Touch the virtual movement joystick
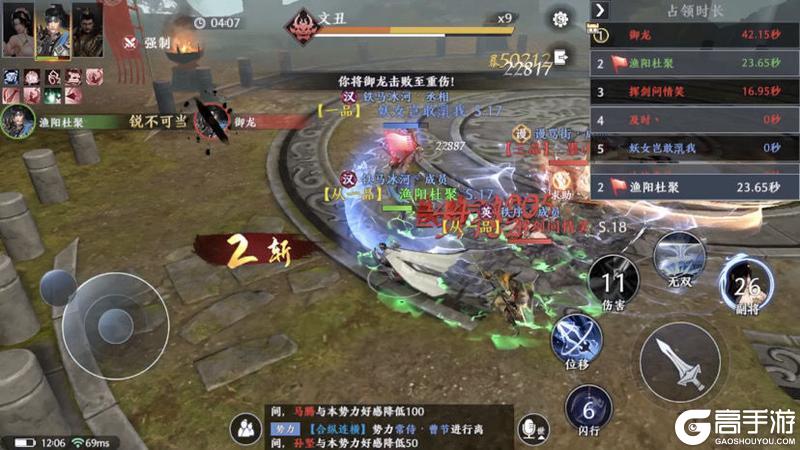 (112, 322)
